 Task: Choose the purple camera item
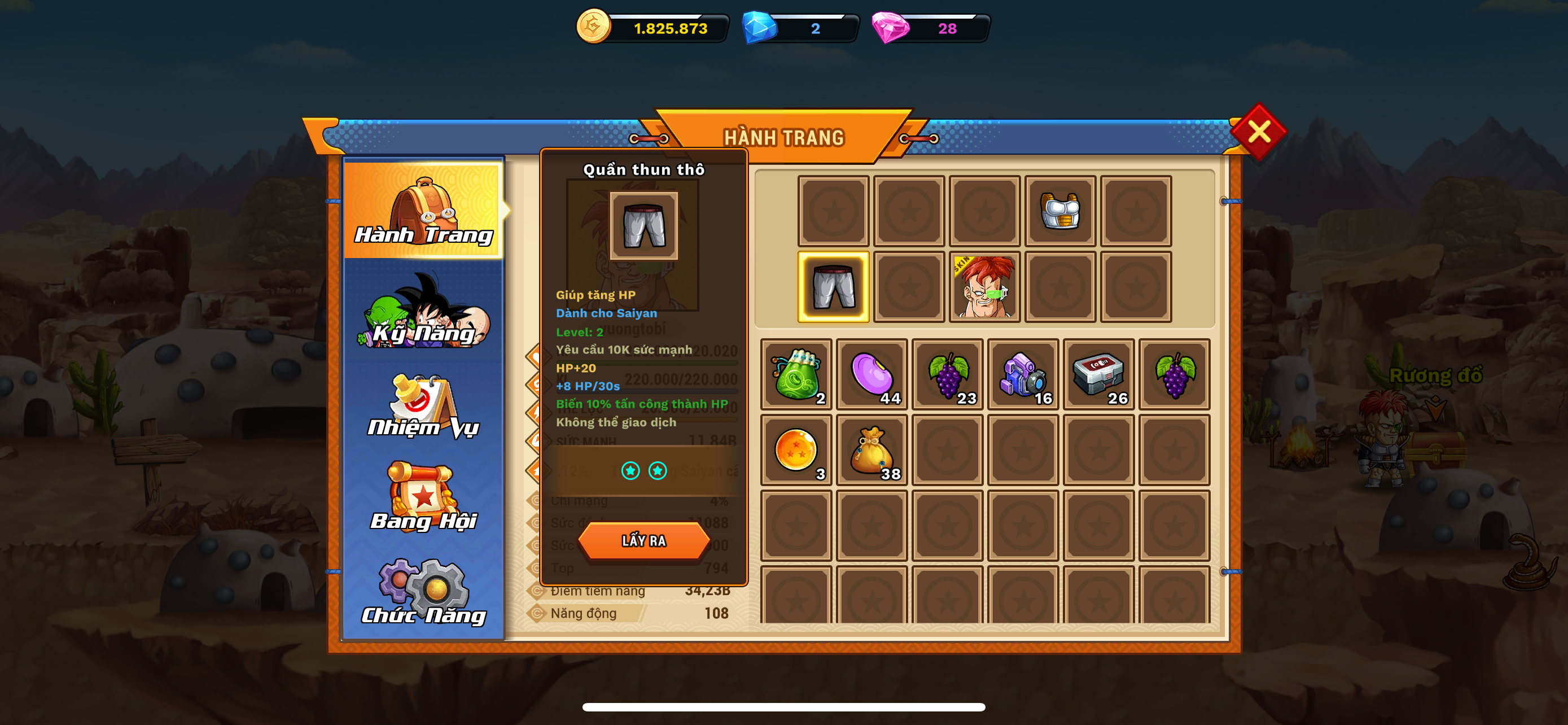pos(1023,374)
